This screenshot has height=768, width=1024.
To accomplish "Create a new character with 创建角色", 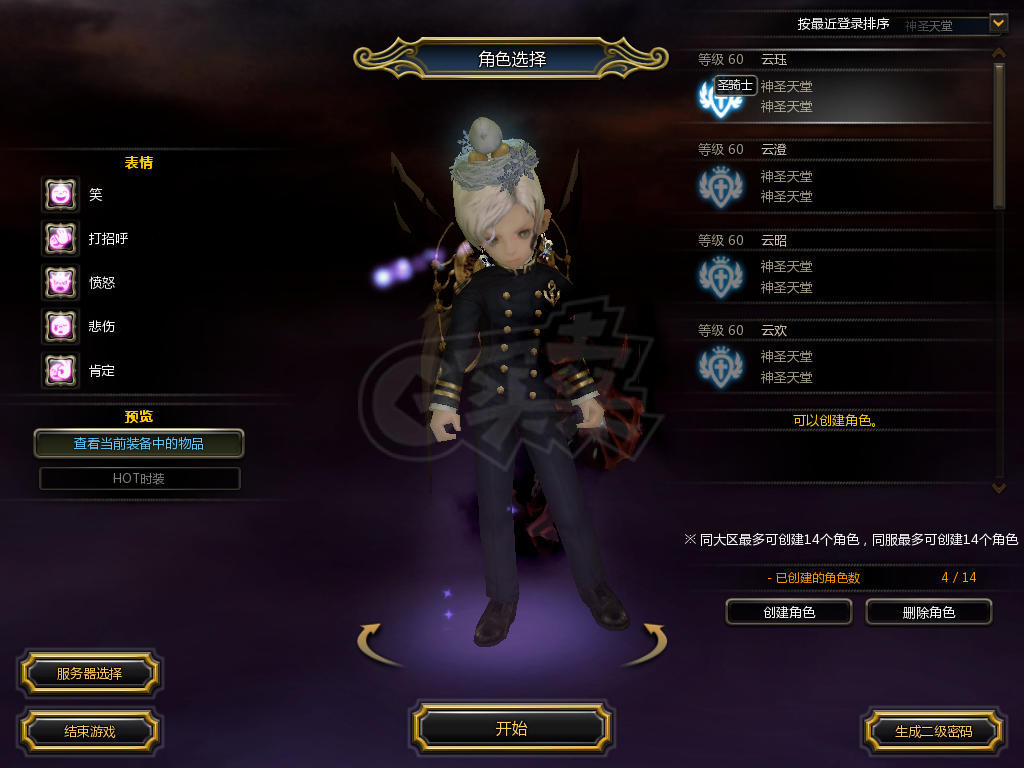I will [789, 612].
